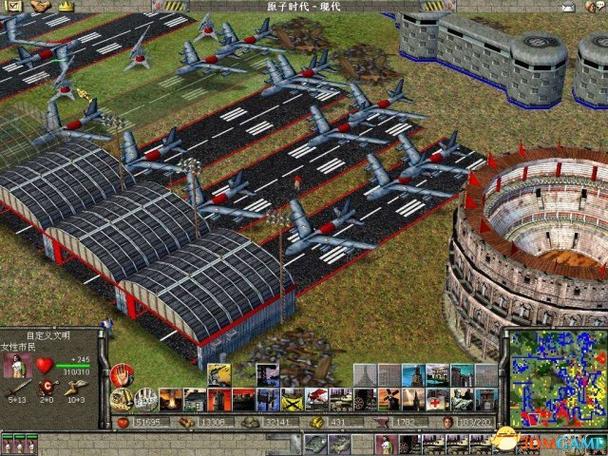
Task: Choose the windmill building icon
Action: pos(388,400)
